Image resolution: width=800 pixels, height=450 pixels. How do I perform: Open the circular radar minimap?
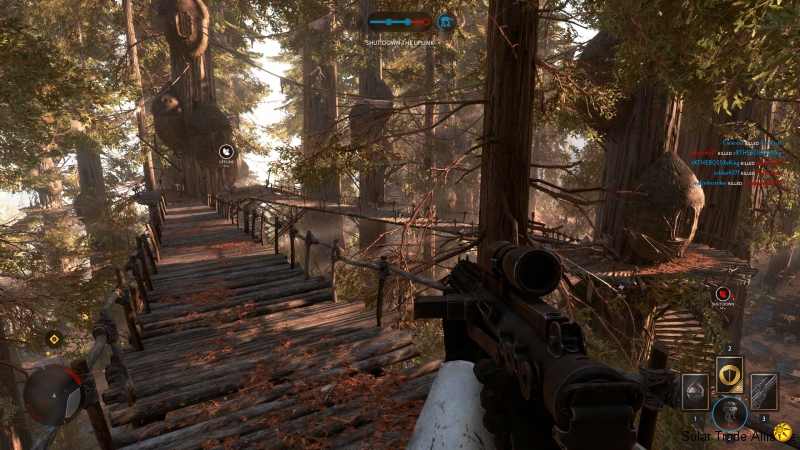click(x=52, y=394)
